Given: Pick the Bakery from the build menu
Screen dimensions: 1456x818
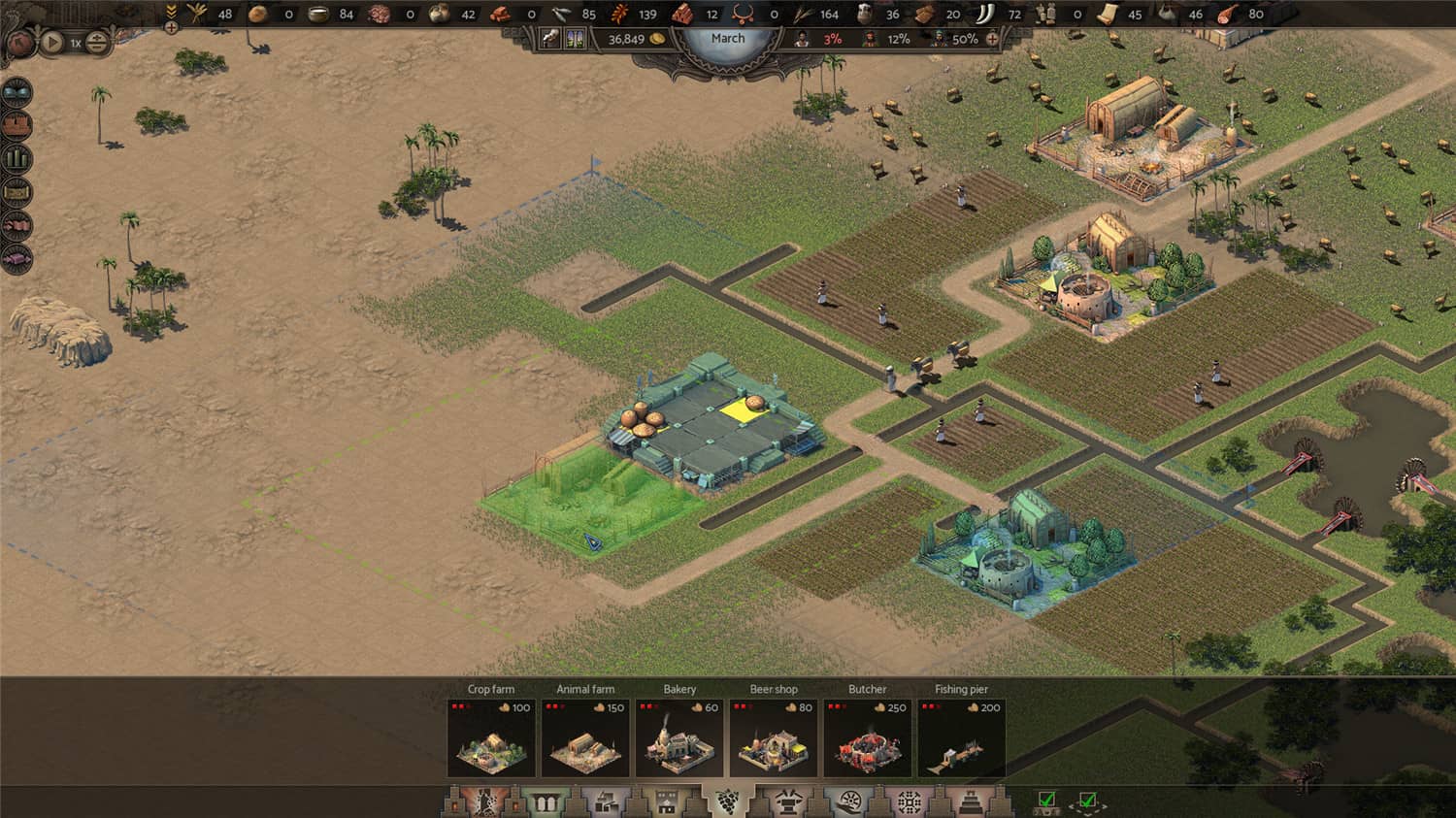Looking at the screenshot, I should (x=679, y=738).
